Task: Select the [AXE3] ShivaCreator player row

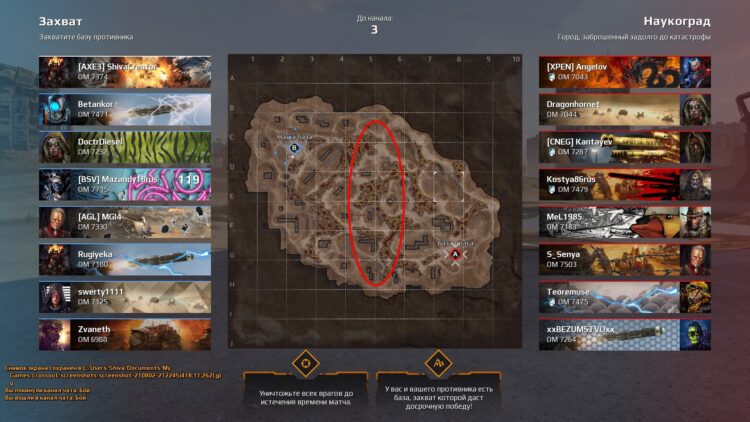Action: (x=125, y=71)
